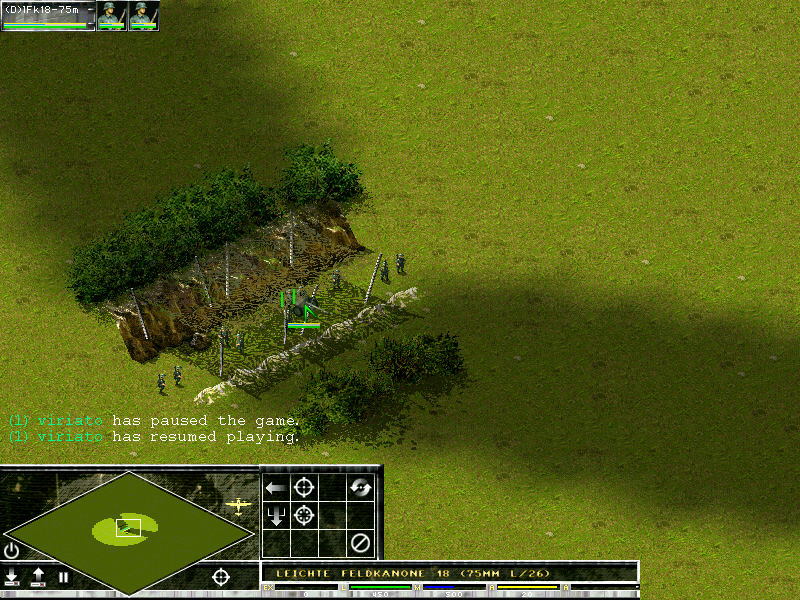
Task: Click the download arrow save button
Action: tap(12, 576)
